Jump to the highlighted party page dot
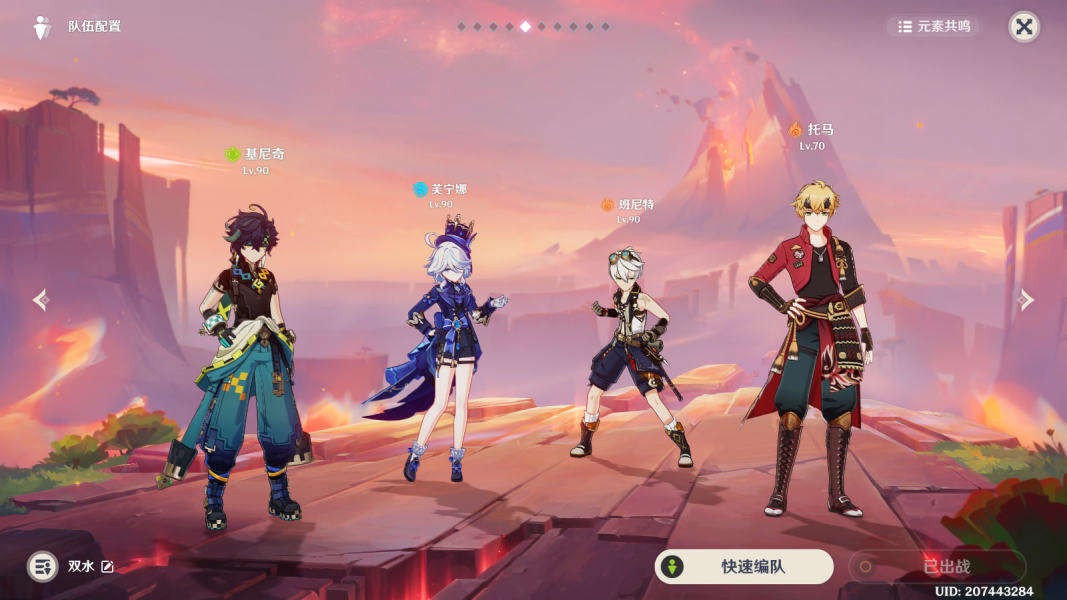Viewport: 1067px width, 600px height. coord(525,27)
